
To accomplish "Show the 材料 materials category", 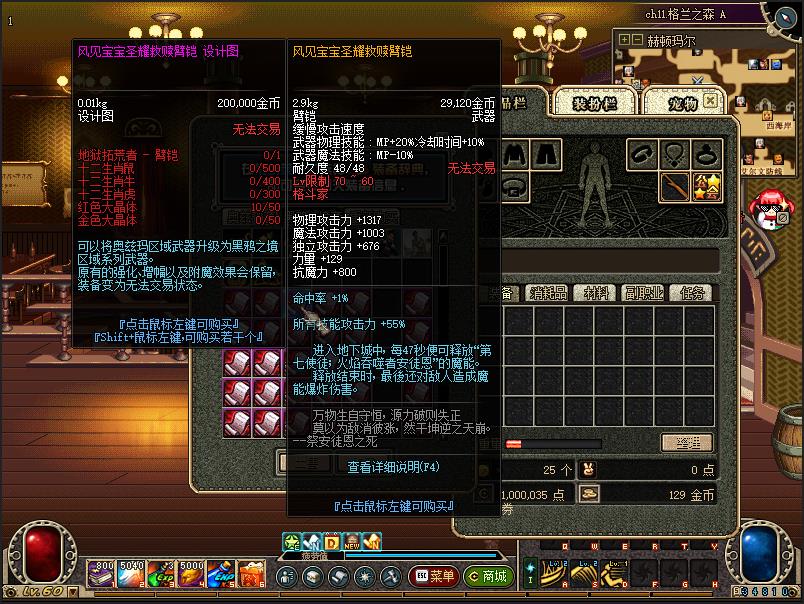I will (597, 293).
